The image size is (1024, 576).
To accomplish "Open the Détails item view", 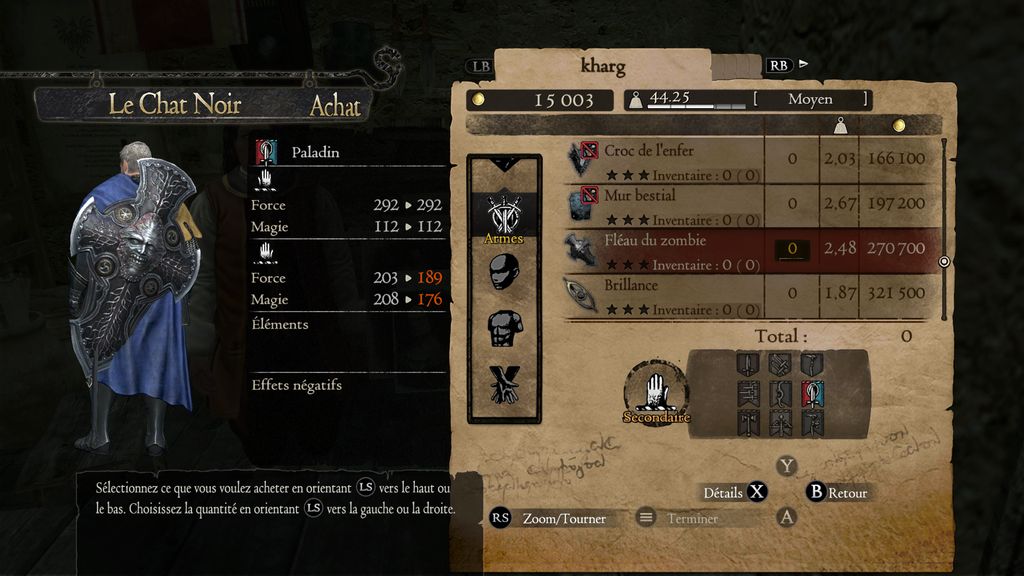I will coord(735,492).
